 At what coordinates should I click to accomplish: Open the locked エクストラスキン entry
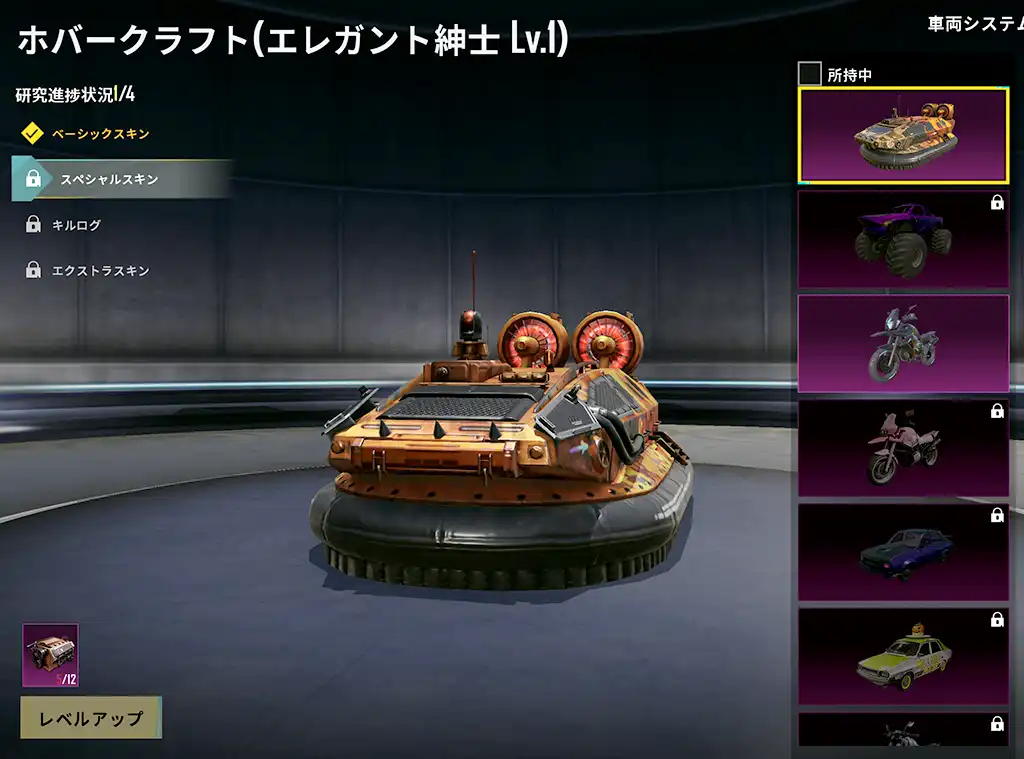point(100,270)
